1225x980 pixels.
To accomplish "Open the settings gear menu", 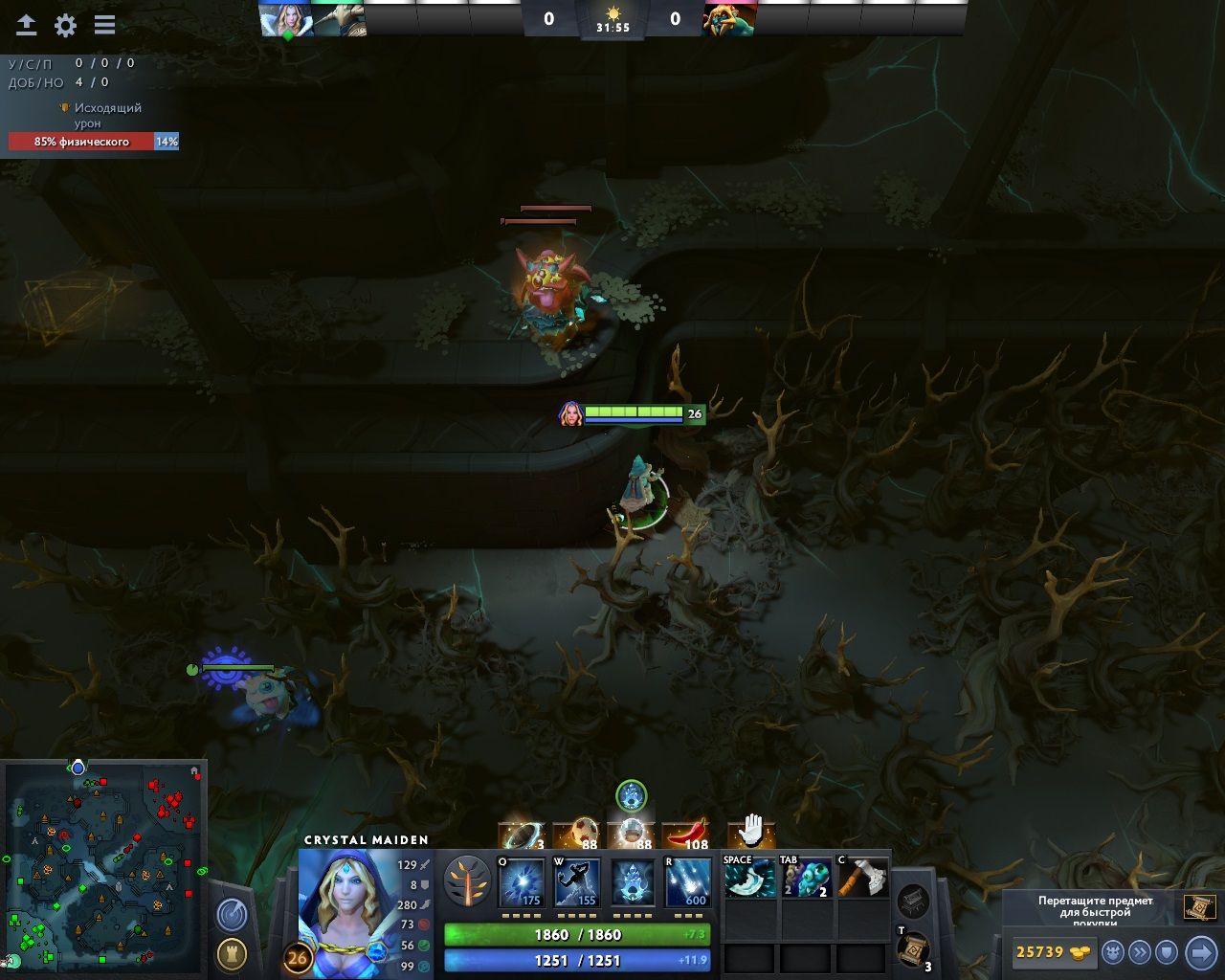I will [65, 26].
